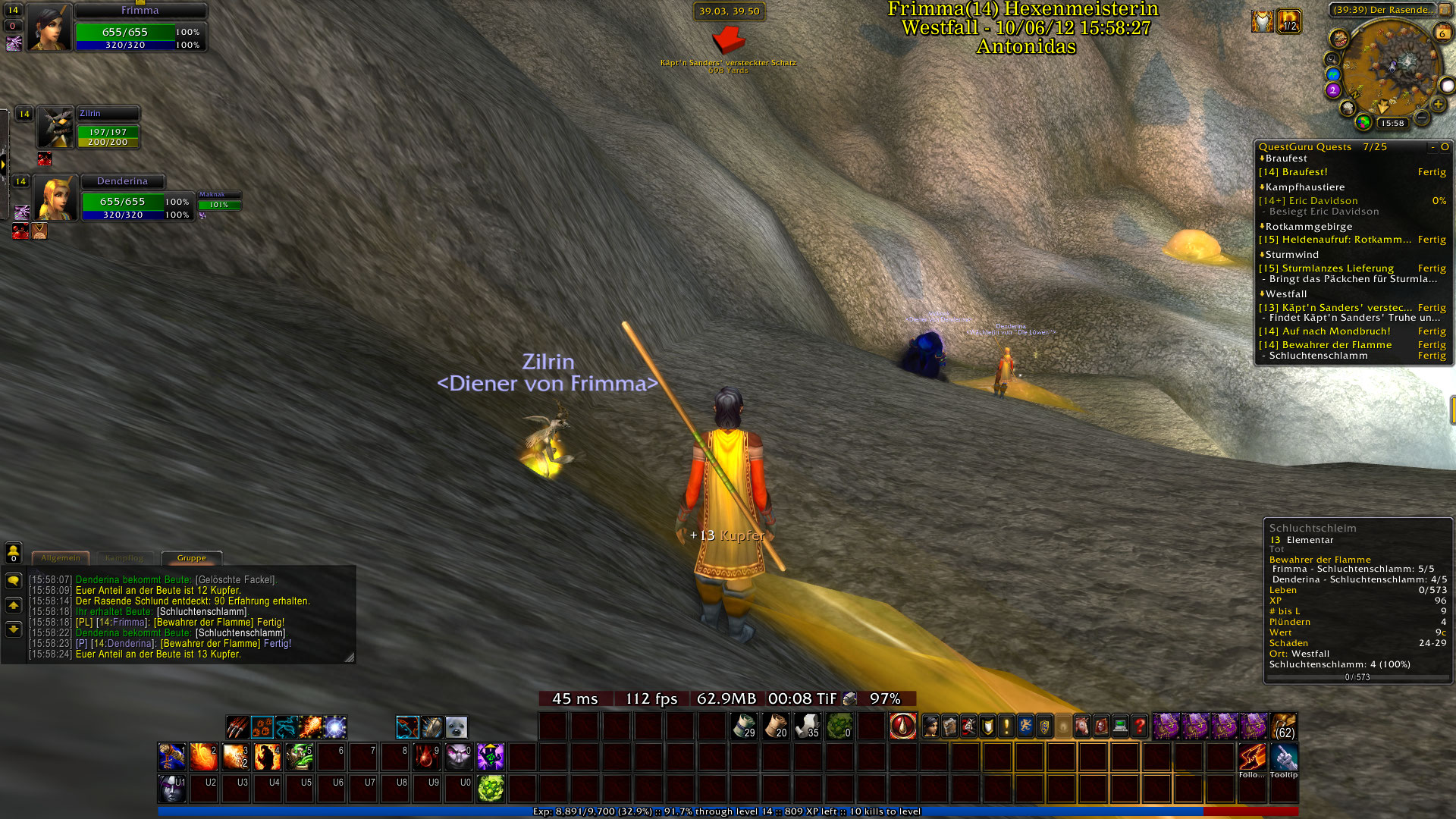Open the Kampflog chat tab
1456x819 pixels.
(124, 558)
